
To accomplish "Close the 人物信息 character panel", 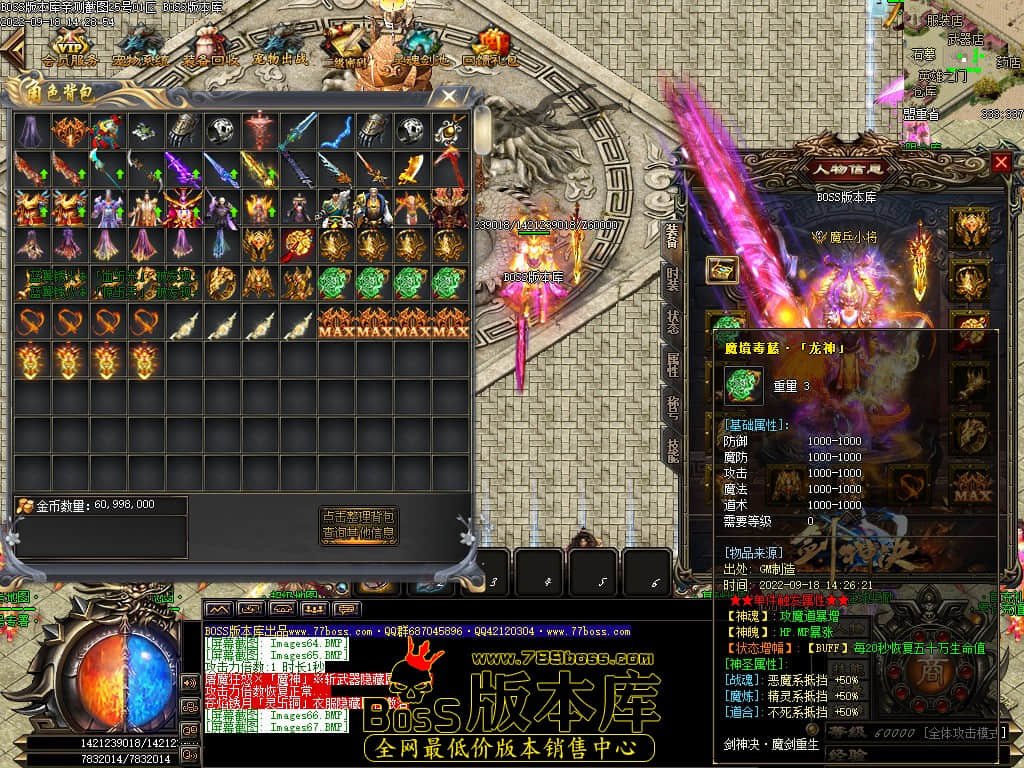I will [1001, 162].
